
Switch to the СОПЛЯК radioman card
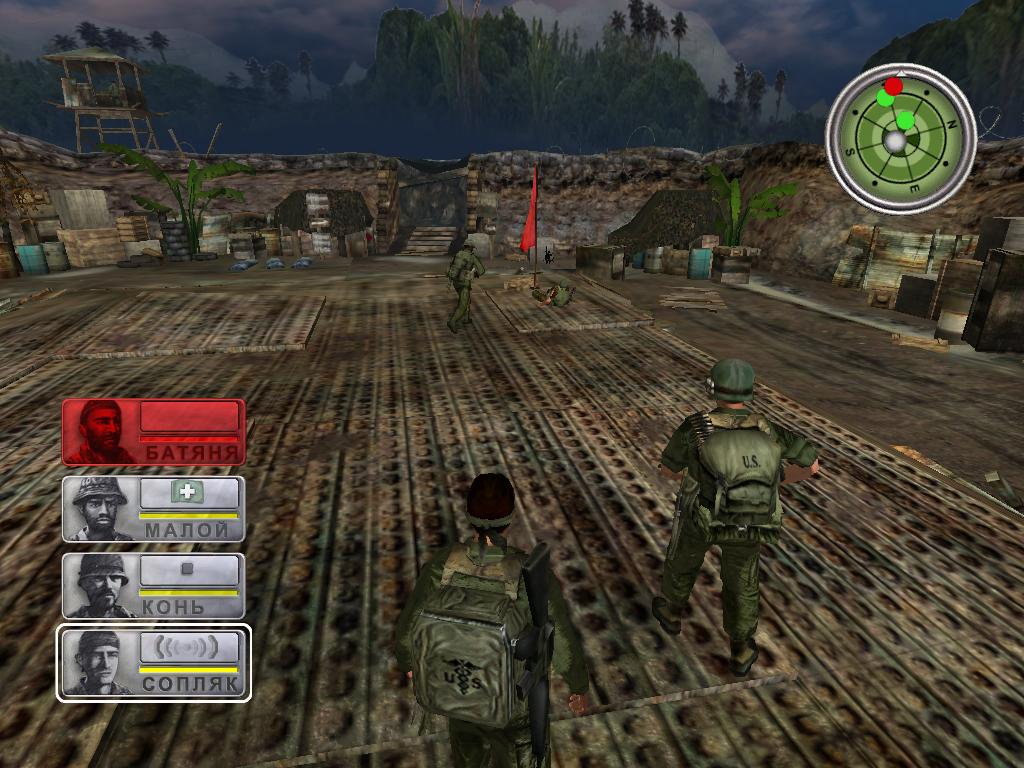click(x=153, y=662)
